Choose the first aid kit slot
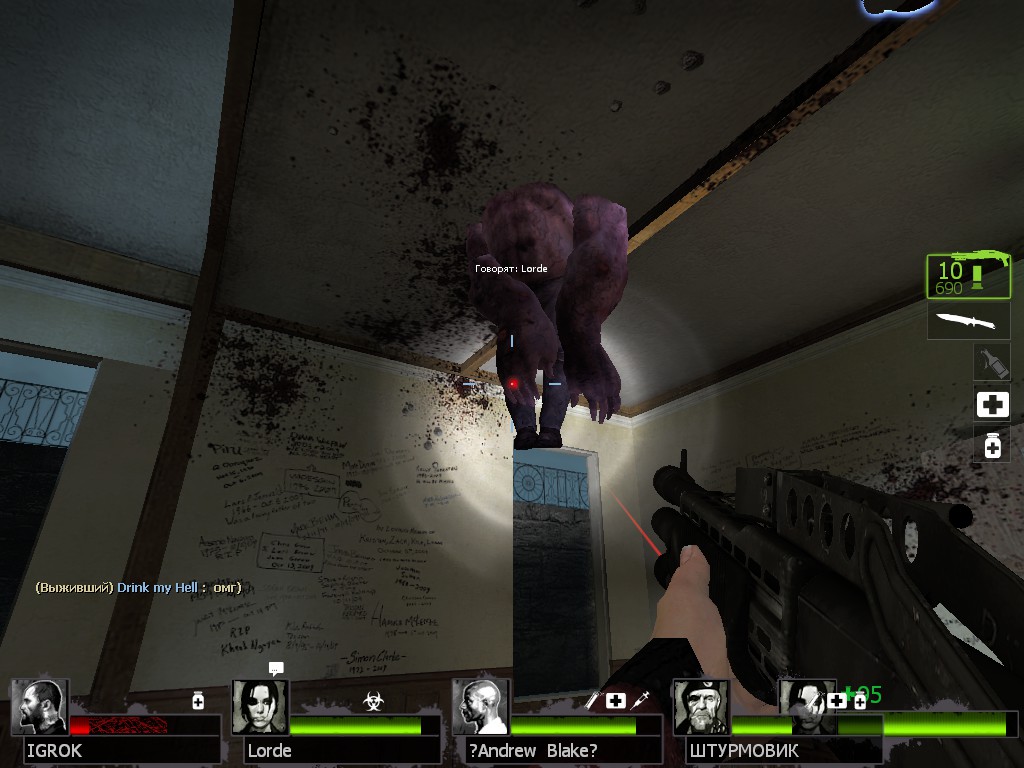The width and height of the screenshot is (1024, 768). point(992,404)
